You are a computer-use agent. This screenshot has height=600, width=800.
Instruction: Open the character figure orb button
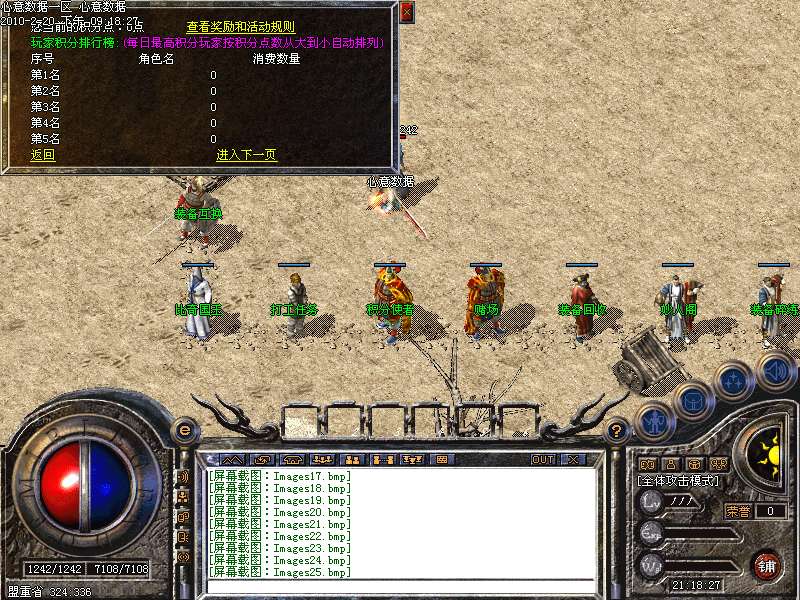(654, 421)
